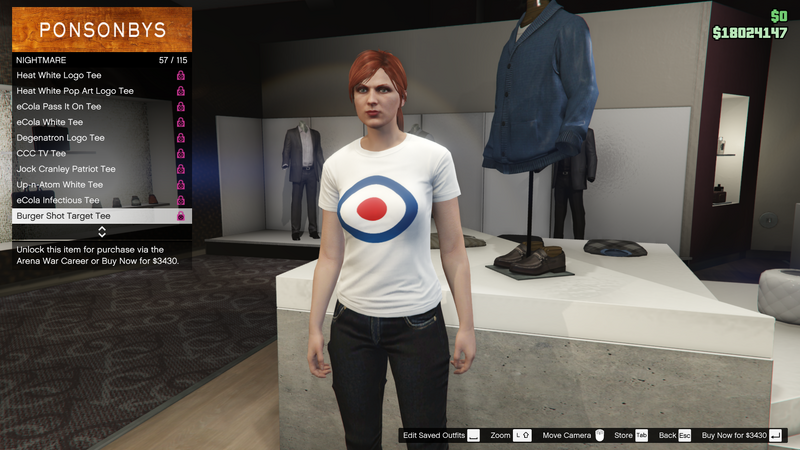Click the Back option in the bottom bar
This screenshot has width=800, height=450.
pyautogui.click(x=675, y=436)
